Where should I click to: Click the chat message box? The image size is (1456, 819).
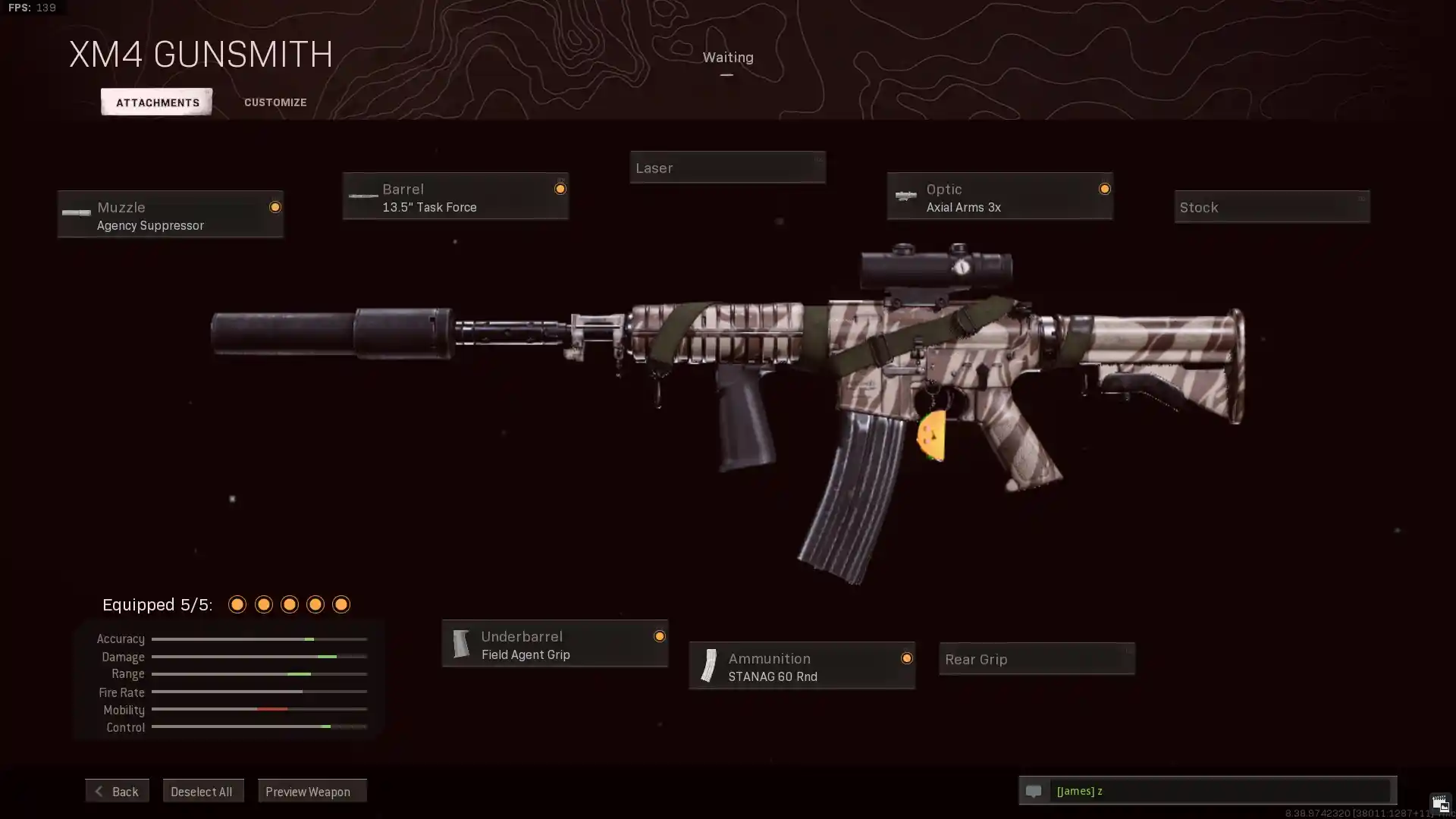pos(1221,791)
